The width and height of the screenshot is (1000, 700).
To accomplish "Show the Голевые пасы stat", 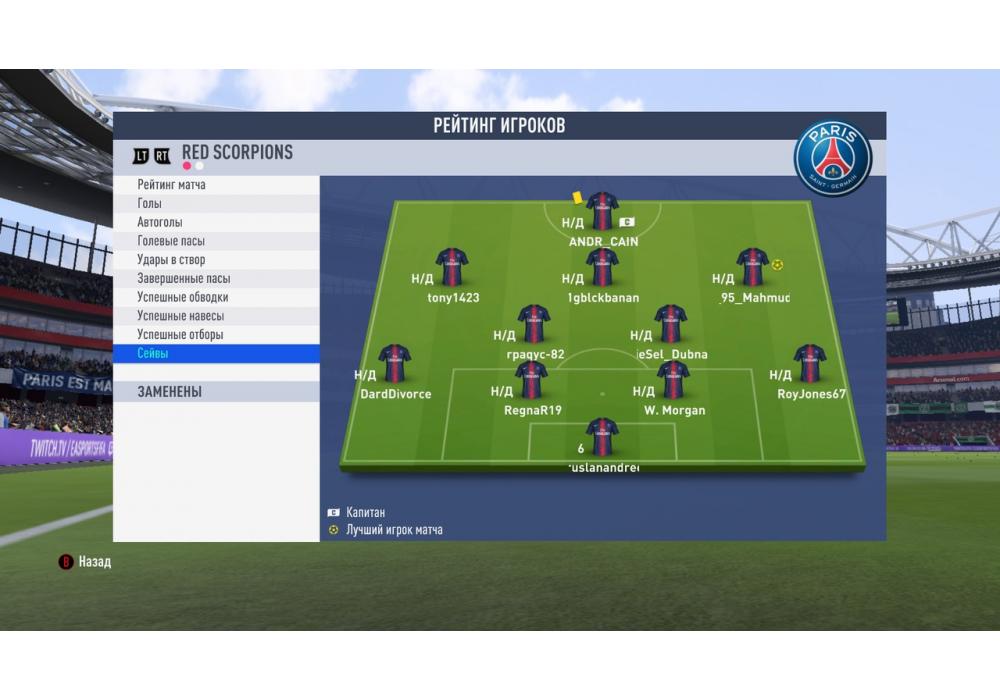I will click(x=216, y=241).
